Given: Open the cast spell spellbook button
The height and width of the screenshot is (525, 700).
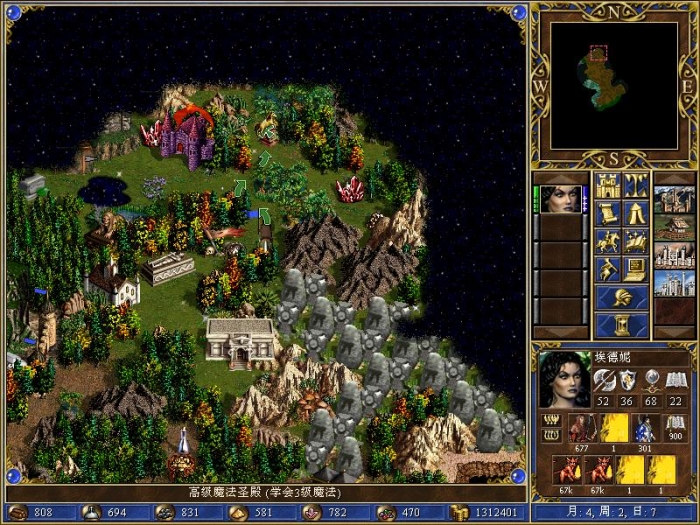Looking at the screenshot, I should click(x=635, y=241).
